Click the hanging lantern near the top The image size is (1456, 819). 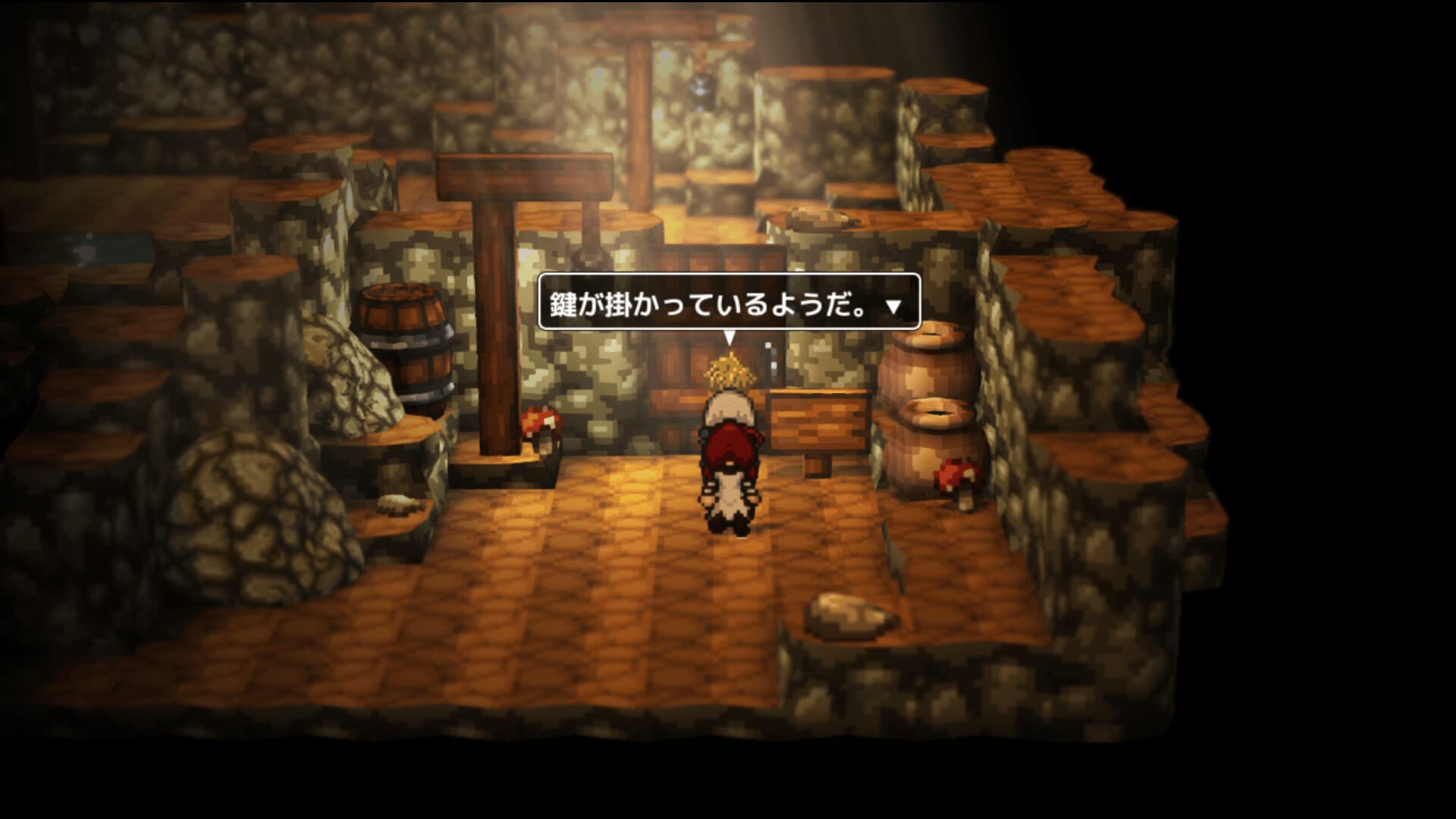704,91
